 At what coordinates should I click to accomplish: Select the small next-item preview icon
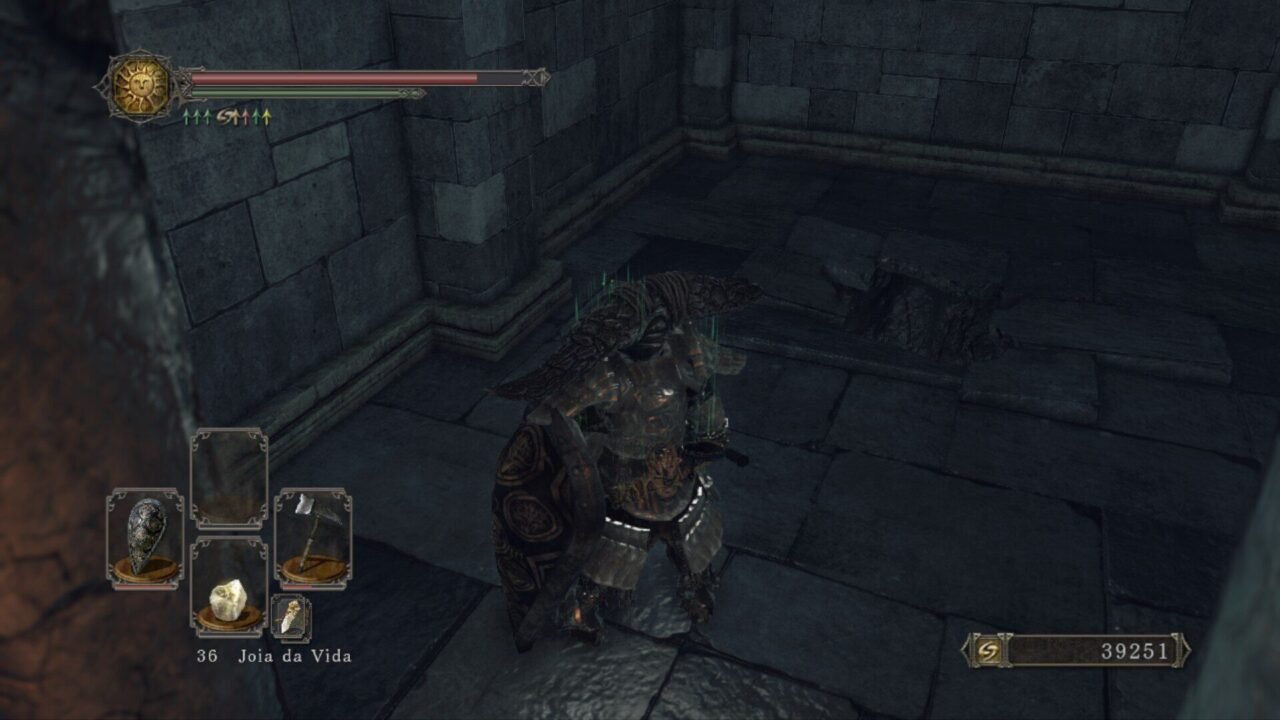click(x=291, y=617)
